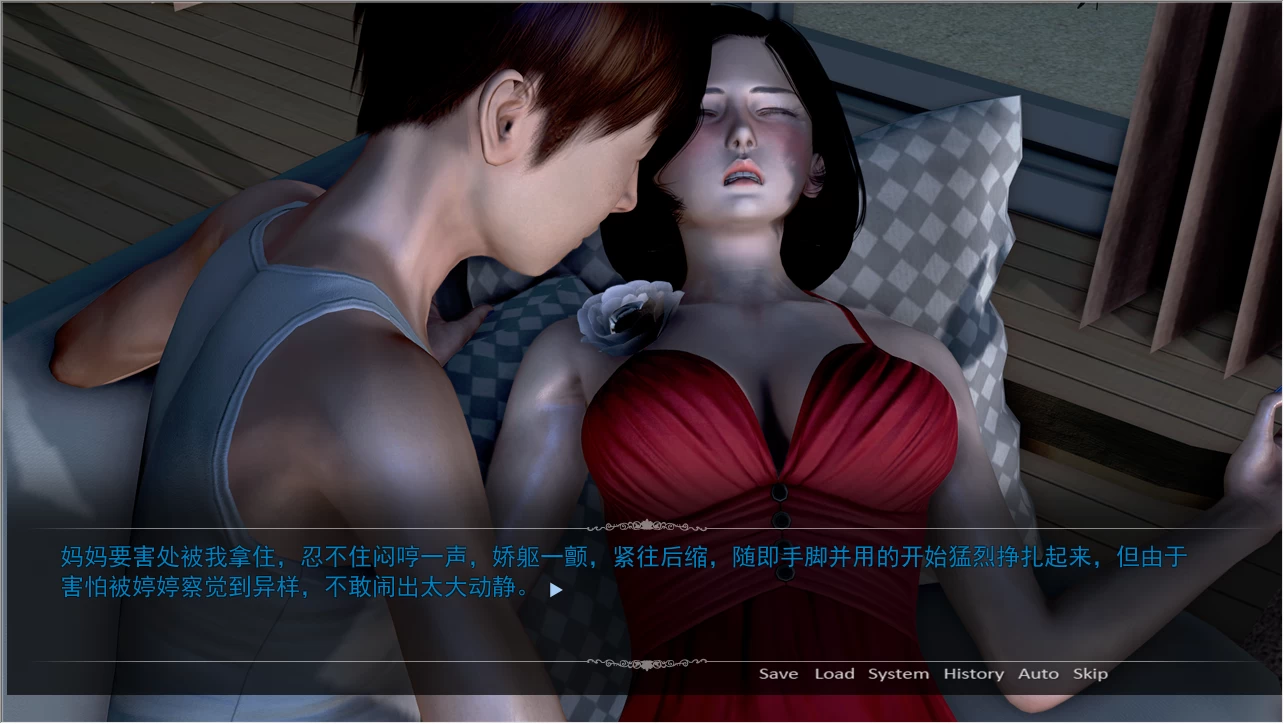Click History to review previous lines

[972, 673]
